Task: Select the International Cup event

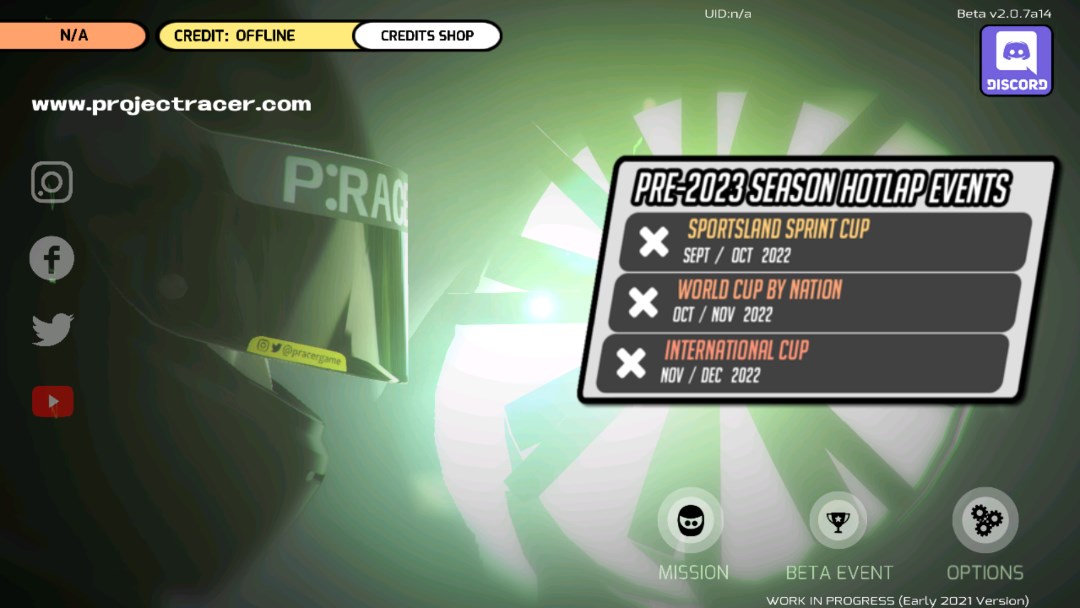Action: pos(803,362)
